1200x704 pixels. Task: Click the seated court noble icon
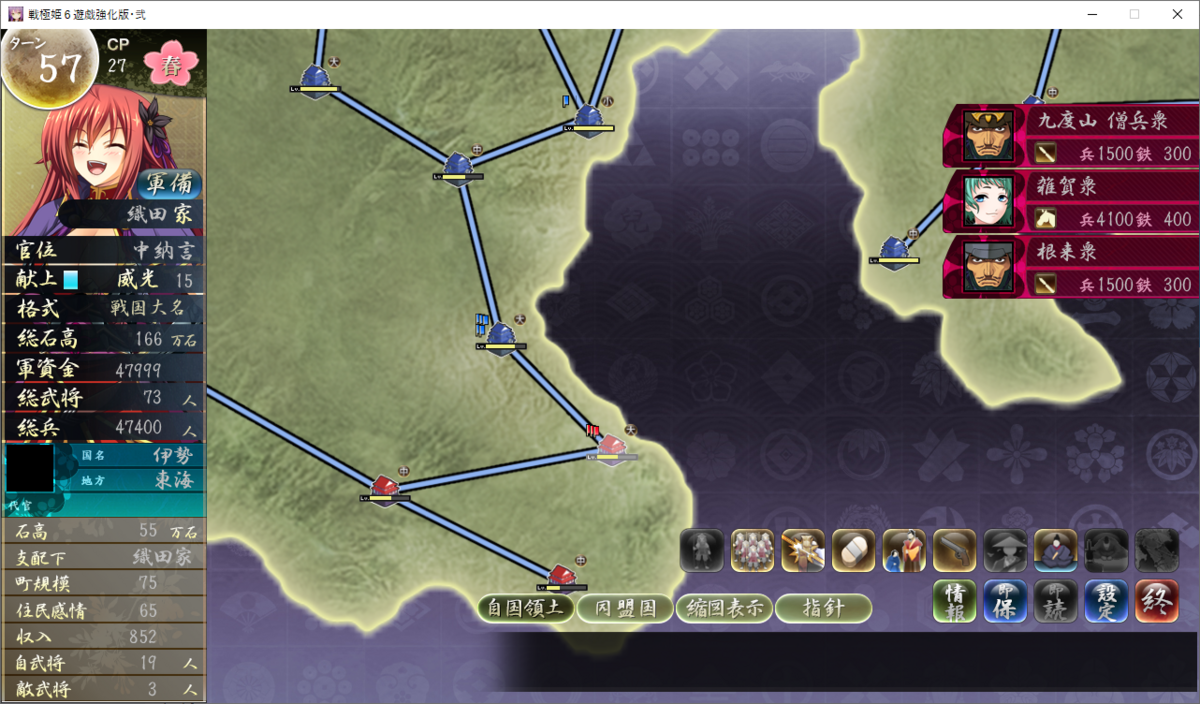[x=1055, y=550]
